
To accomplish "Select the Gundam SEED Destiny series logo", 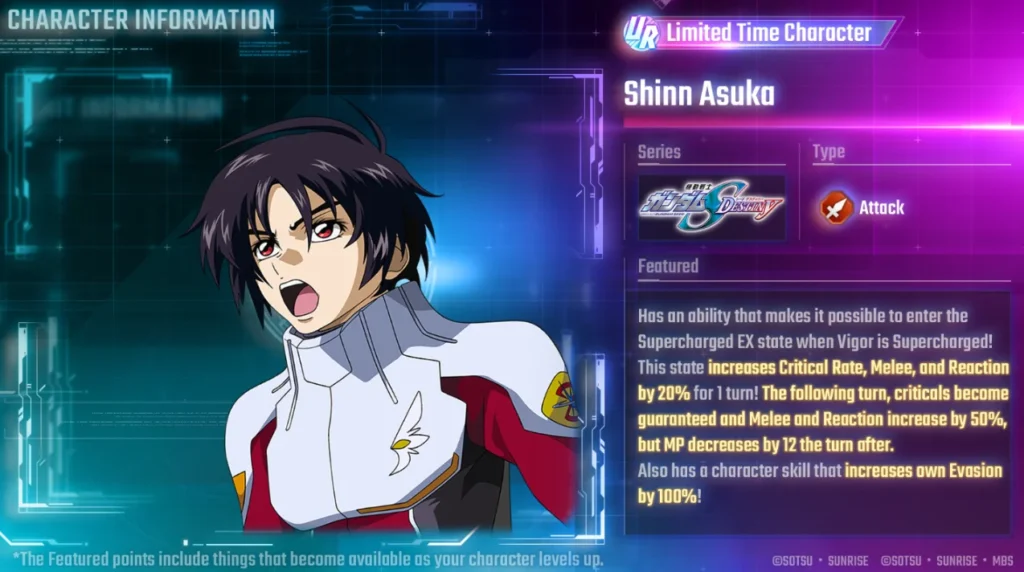I will click(712, 207).
